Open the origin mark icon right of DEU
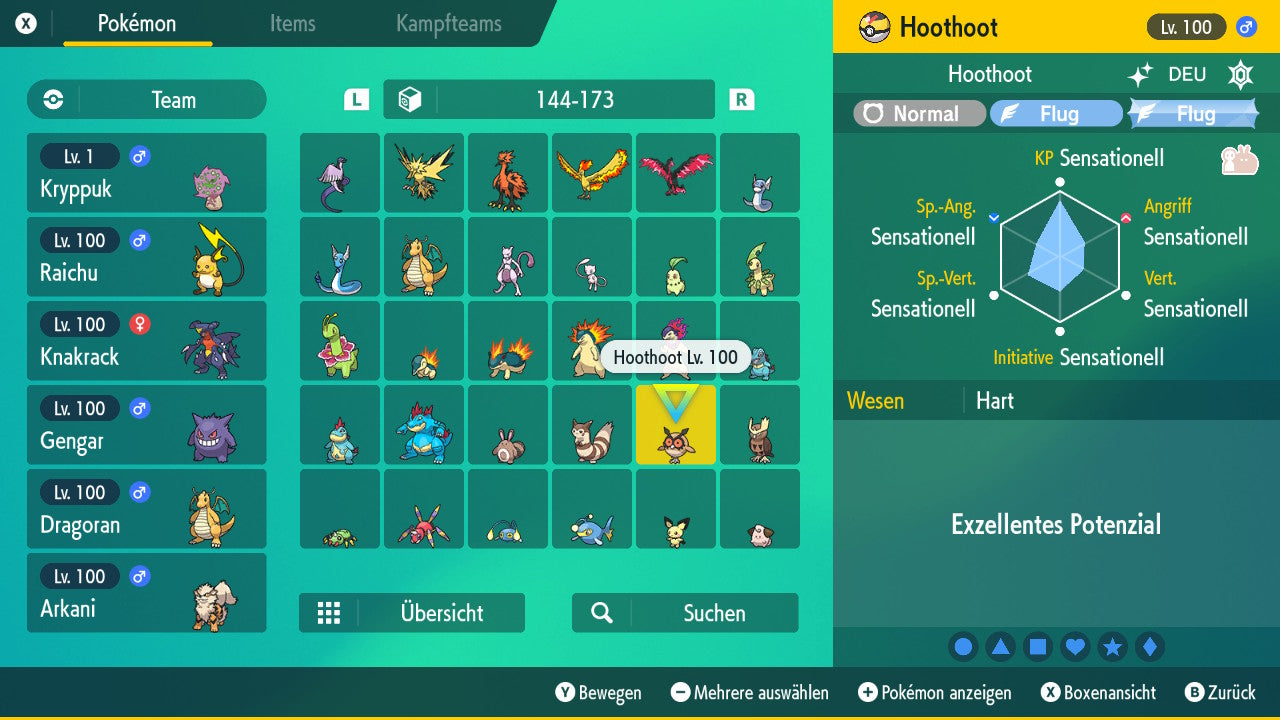This screenshot has height=720, width=1280. pyautogui.click(x=1240, y=74)
